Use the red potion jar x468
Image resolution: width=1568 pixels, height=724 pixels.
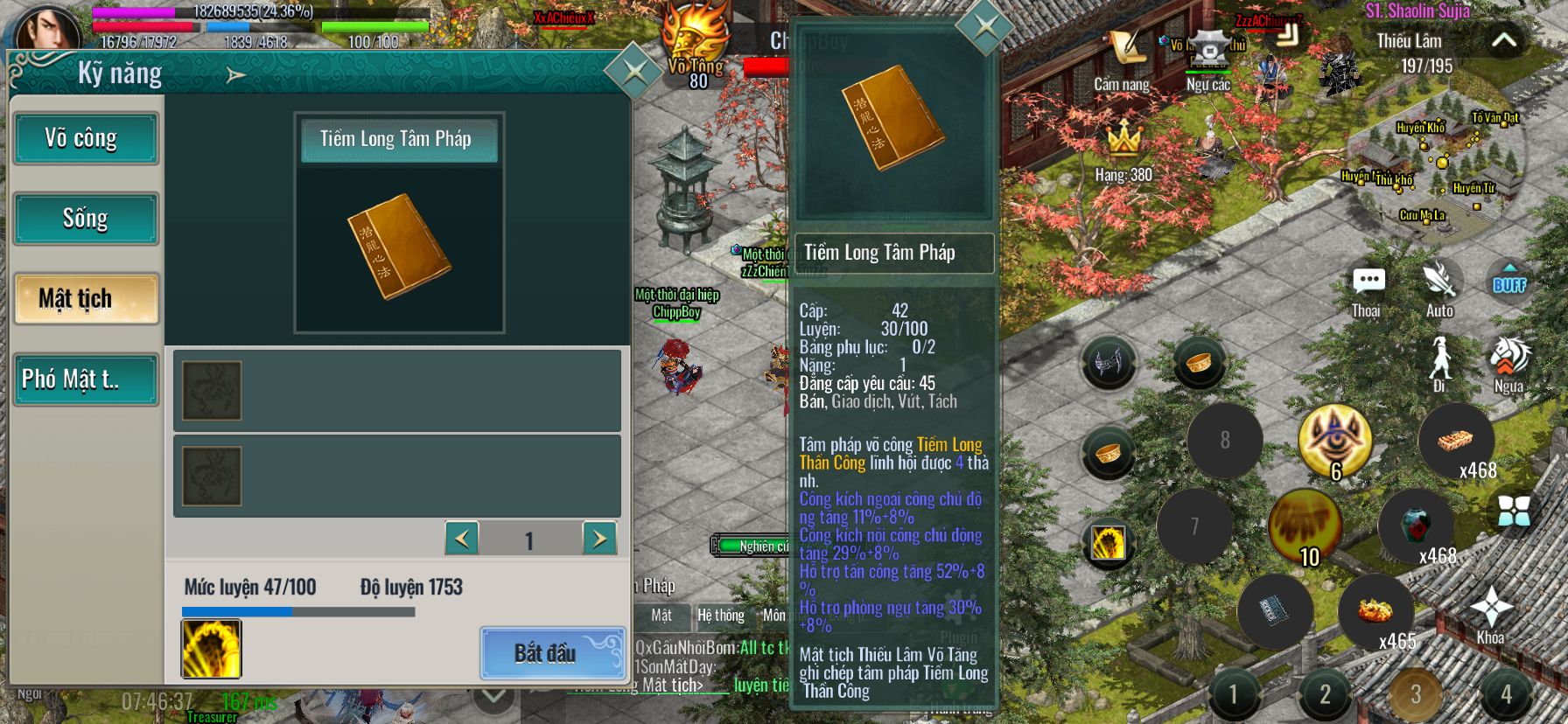click(1416, 526)
